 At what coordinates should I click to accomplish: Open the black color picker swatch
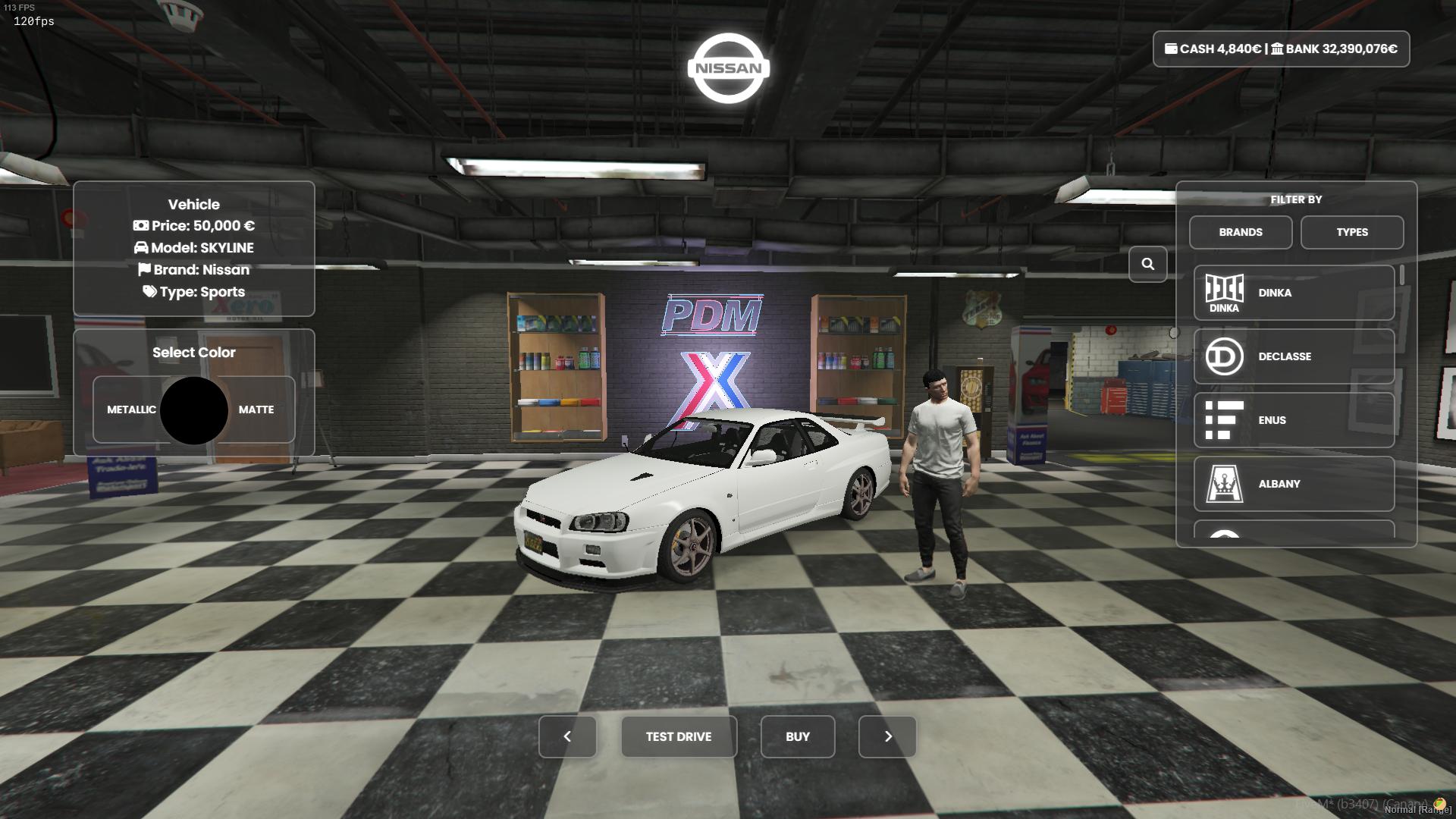[x=194, y=410]
